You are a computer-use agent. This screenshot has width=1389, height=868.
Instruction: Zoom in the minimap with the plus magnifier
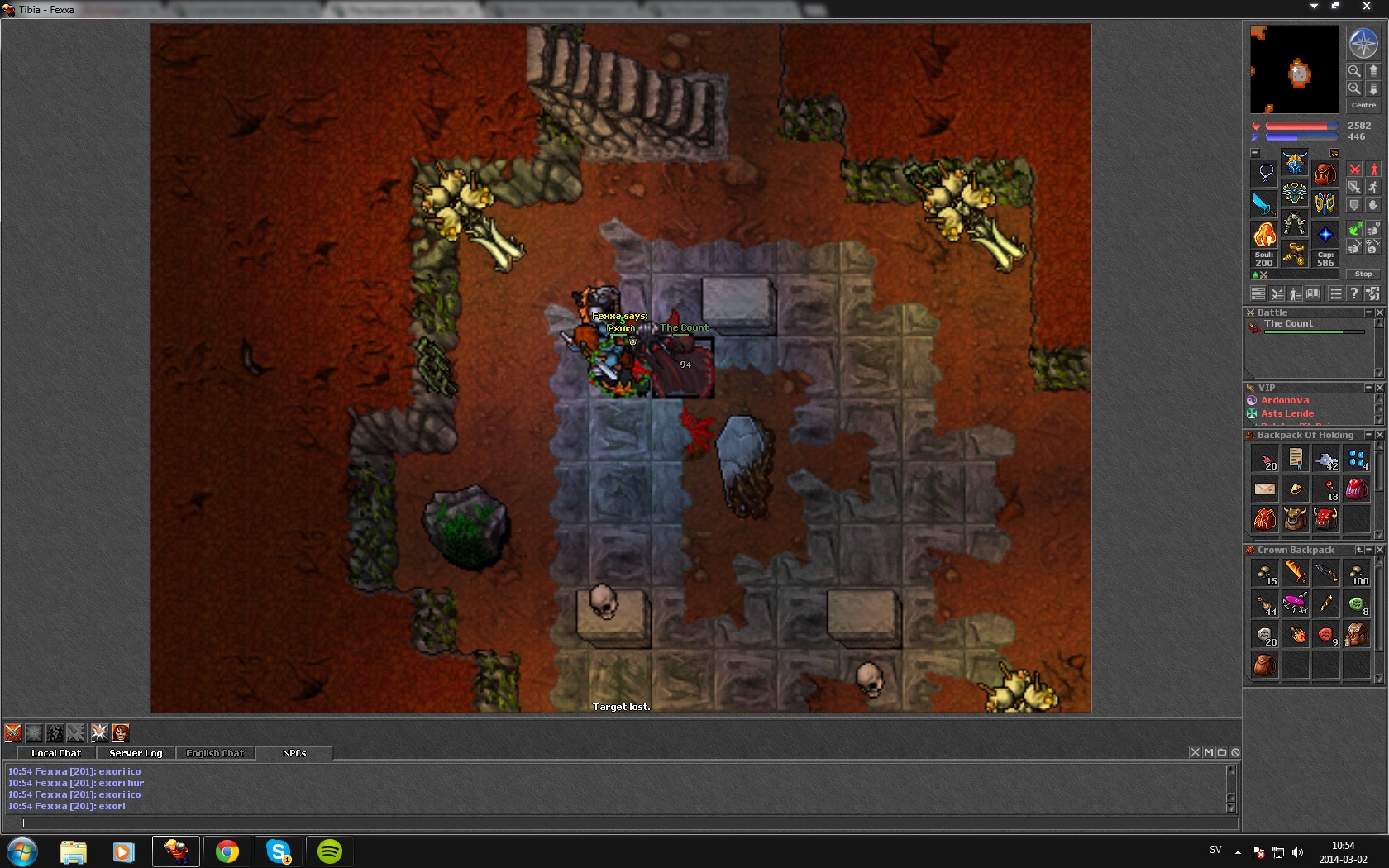pos(1354,88)
